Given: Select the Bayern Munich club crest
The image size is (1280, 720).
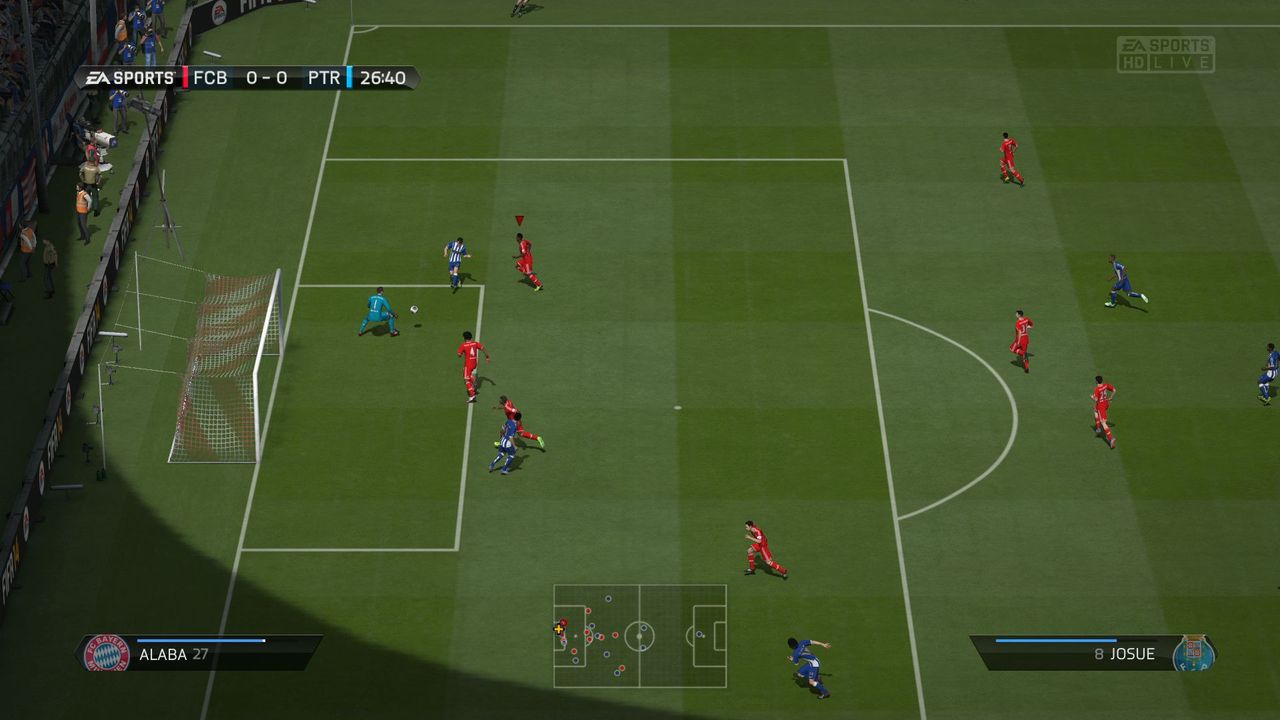Looking at the screenshot, I should pos(107,654).
